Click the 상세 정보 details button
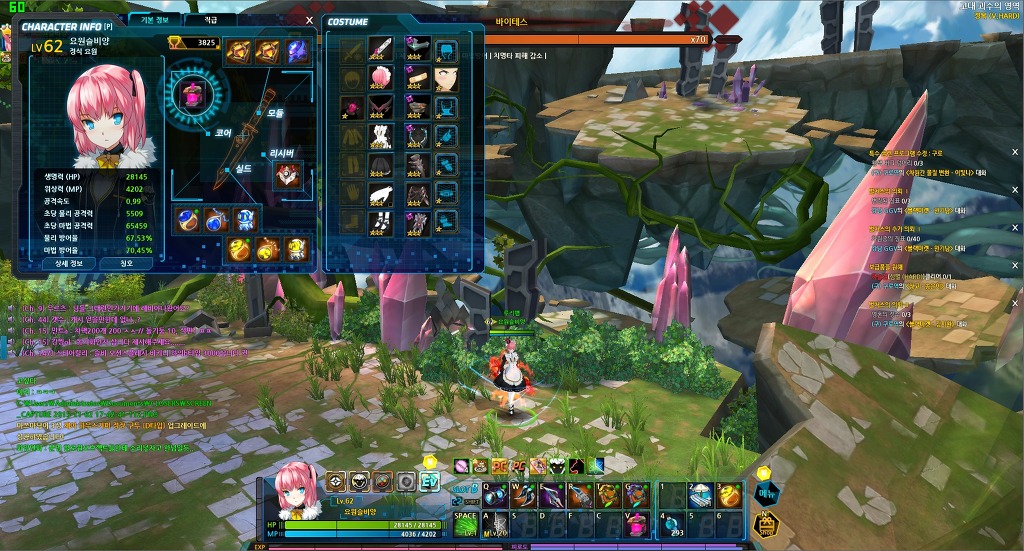The image size is (1024, 551). coord(69,263)
